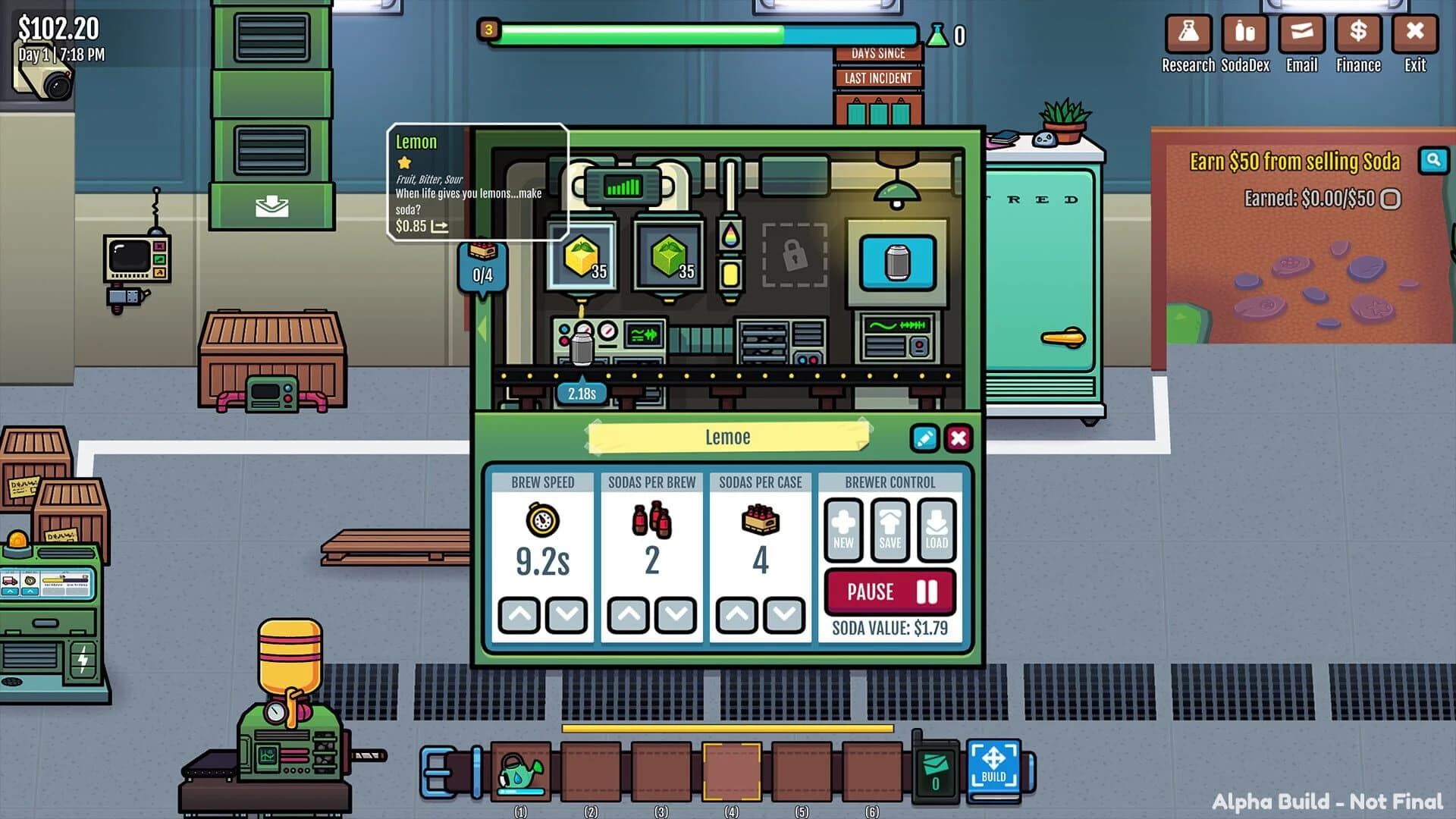Select the soda can dispenser module
The image size is (1456, 819).
[897, 262]
